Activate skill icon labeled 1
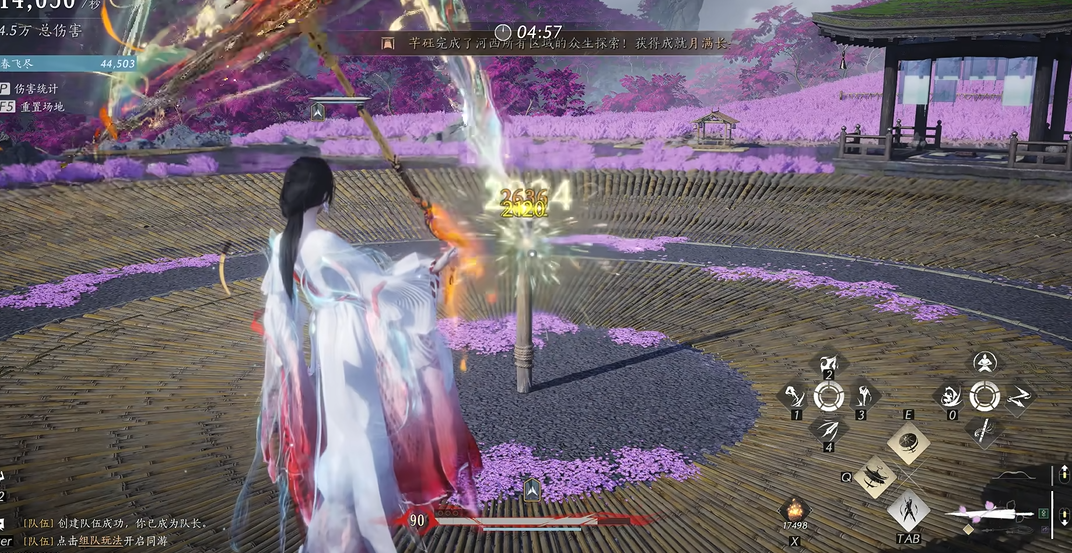 pyautogui.click(x=793, y=396)
